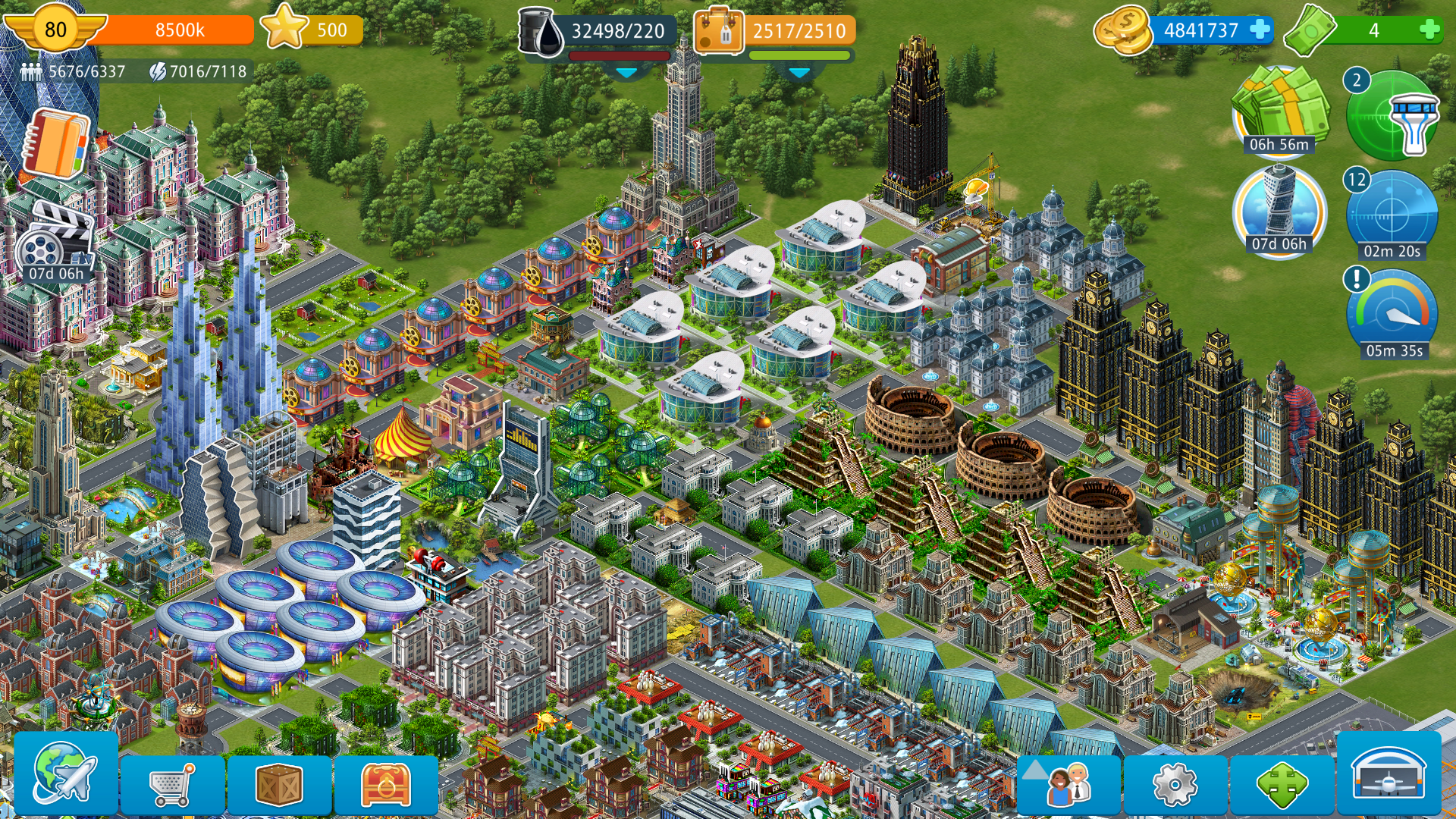1456x819 pixels.
Task: Tap the level 80 wings badge
Action: [x=55, y=30]
